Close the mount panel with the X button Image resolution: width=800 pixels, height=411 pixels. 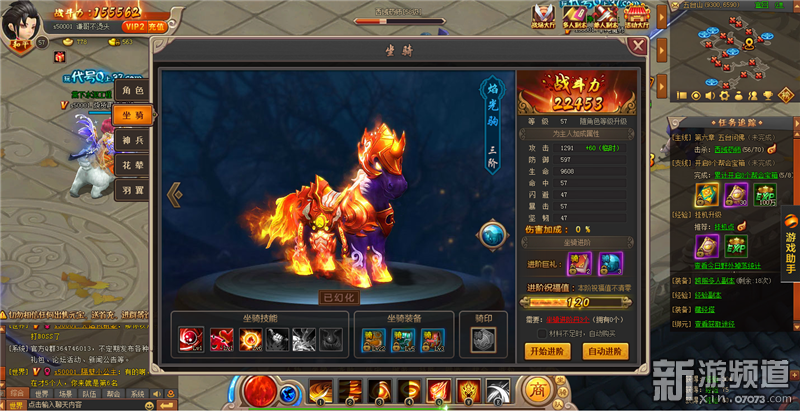(638, 45)
